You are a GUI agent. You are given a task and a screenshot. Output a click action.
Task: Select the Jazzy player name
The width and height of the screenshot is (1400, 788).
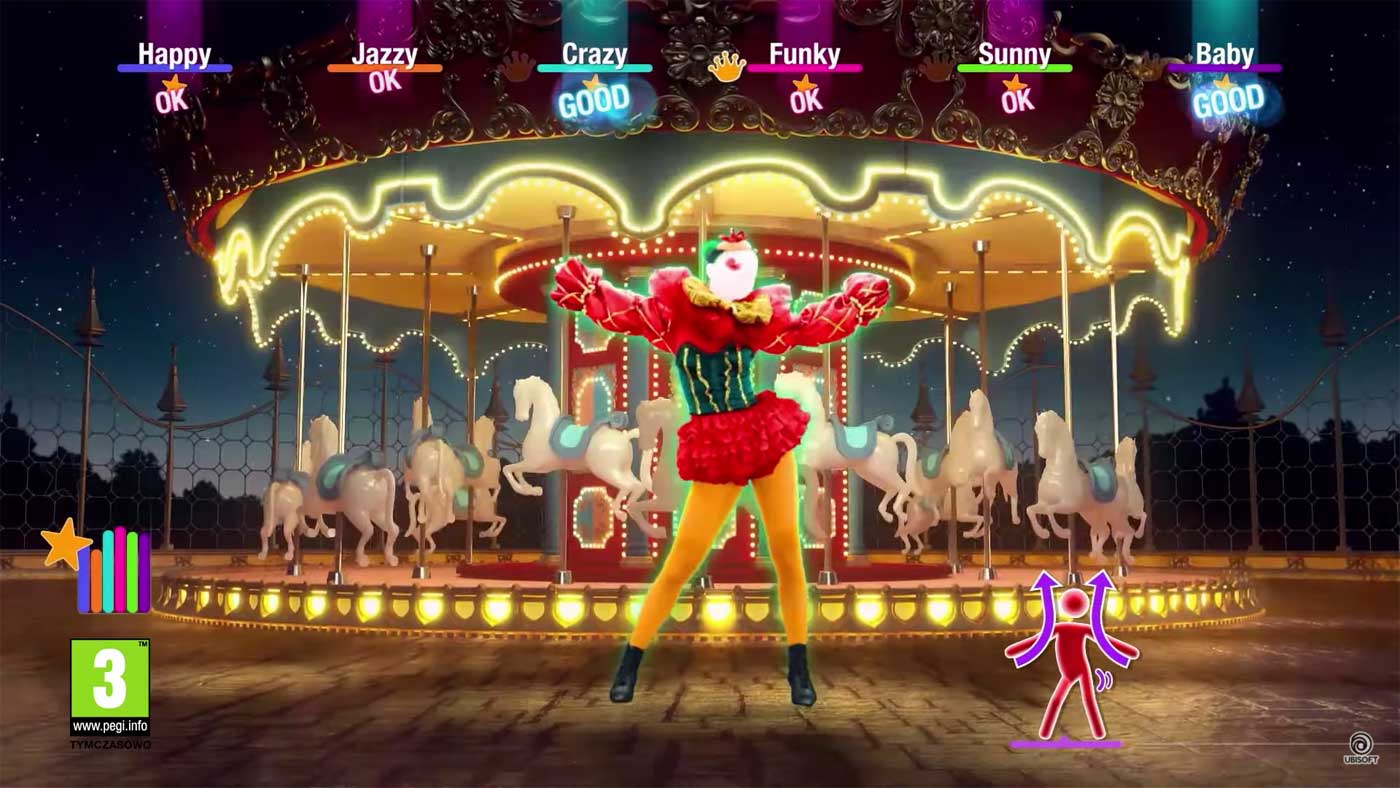point(385,54)
